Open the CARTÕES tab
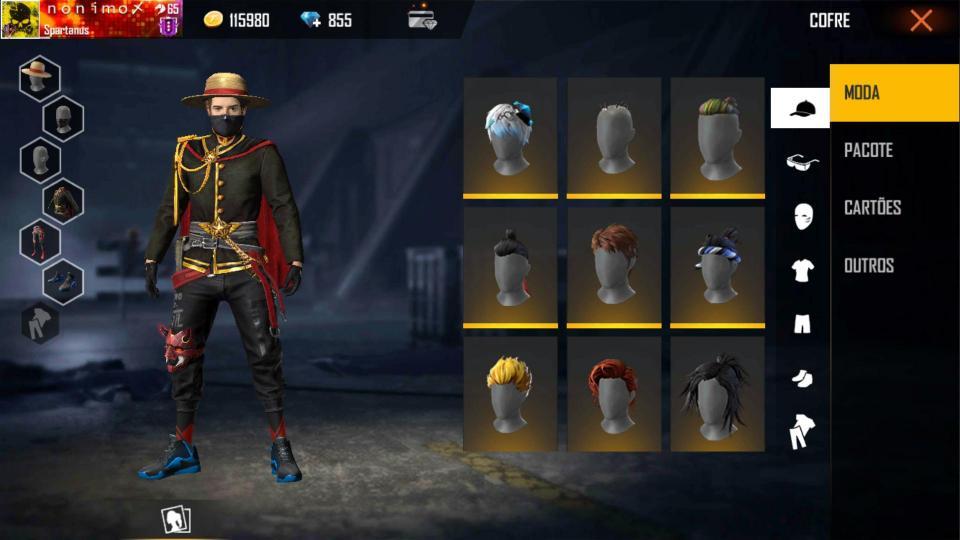Image resolution: width=960 pixels, height=540 pixels. pos(872,208)
